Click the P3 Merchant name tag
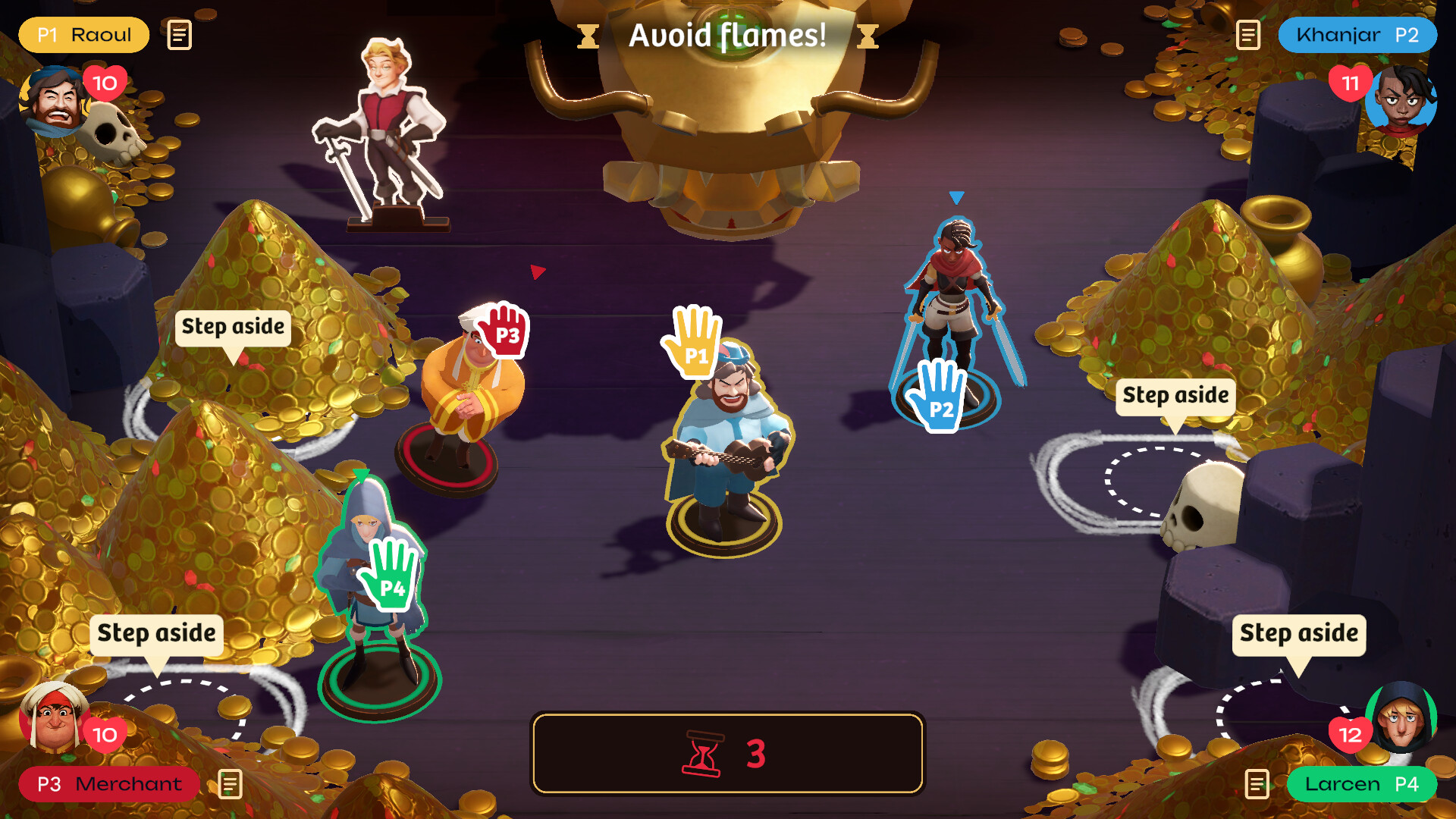 point(109,784)
